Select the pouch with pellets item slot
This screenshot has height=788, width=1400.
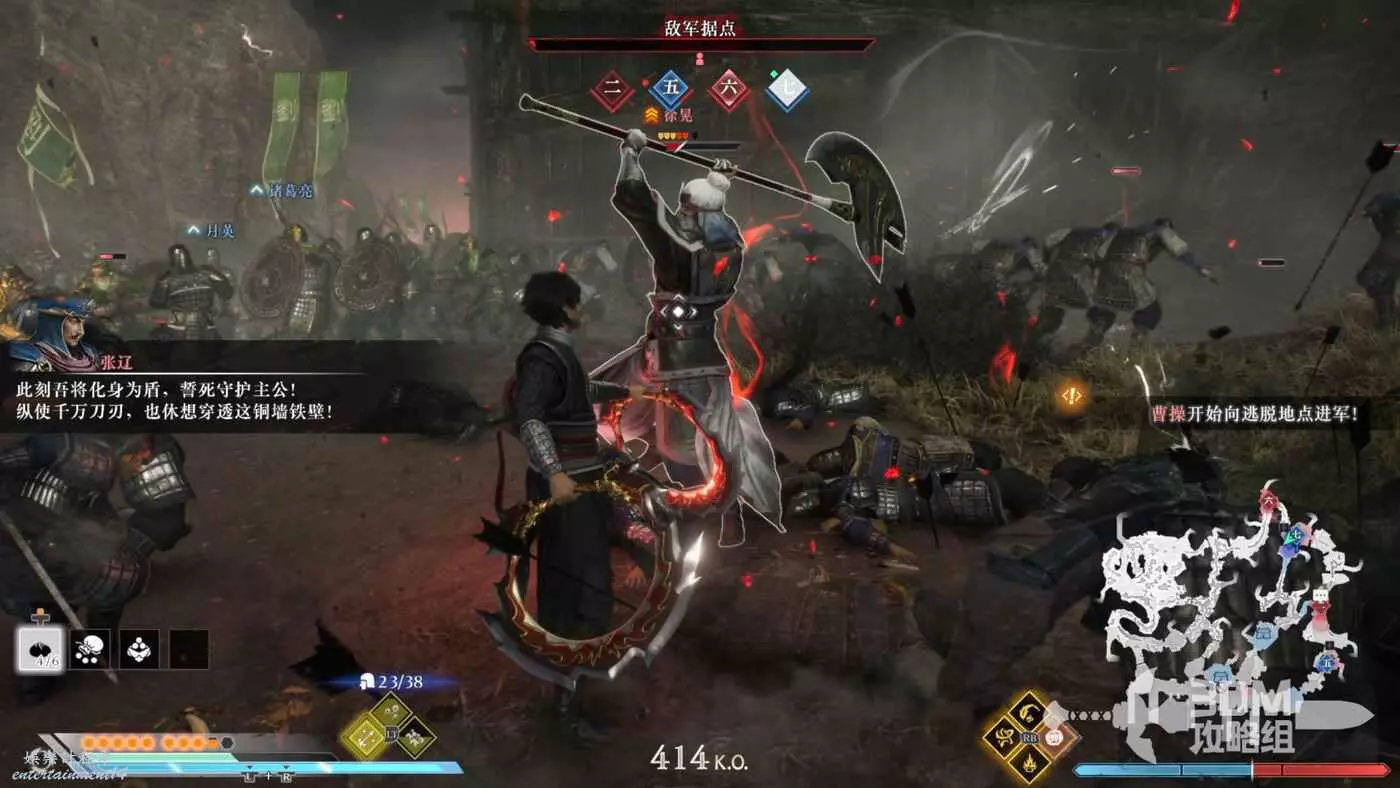click(90, 648)
